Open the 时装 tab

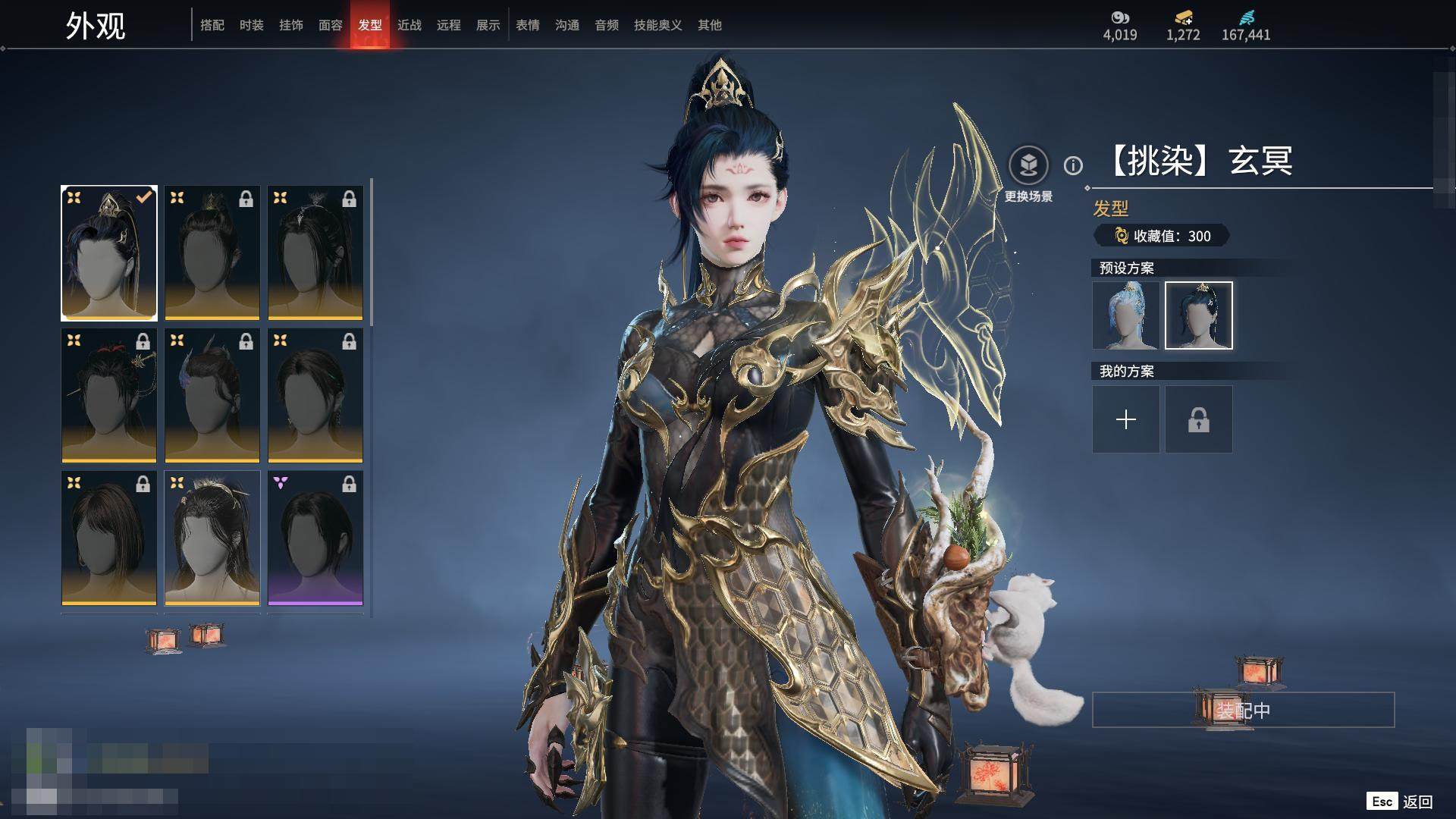point(252,25)
